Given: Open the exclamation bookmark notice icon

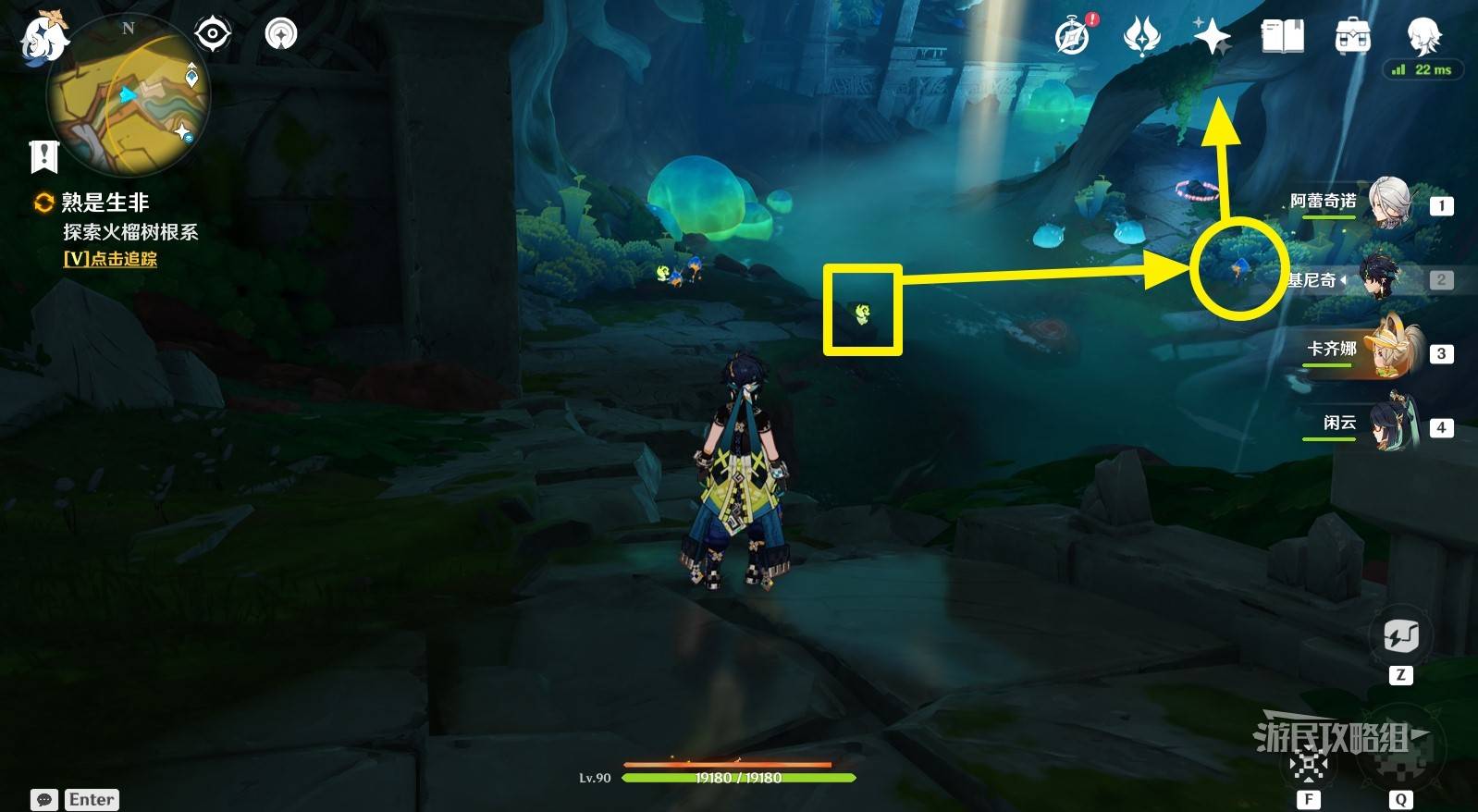Looking at the screenshot, I should (43, 157).
